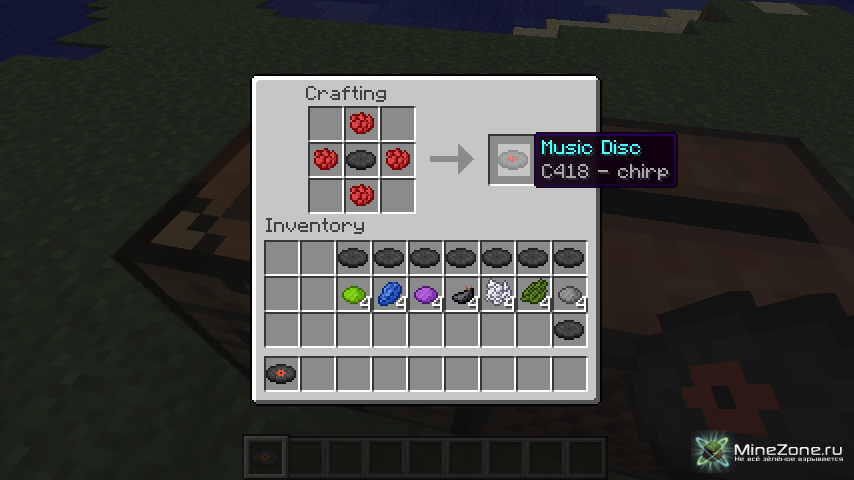Select the lime dye stack
854x480 pixels.
[353, 294]
